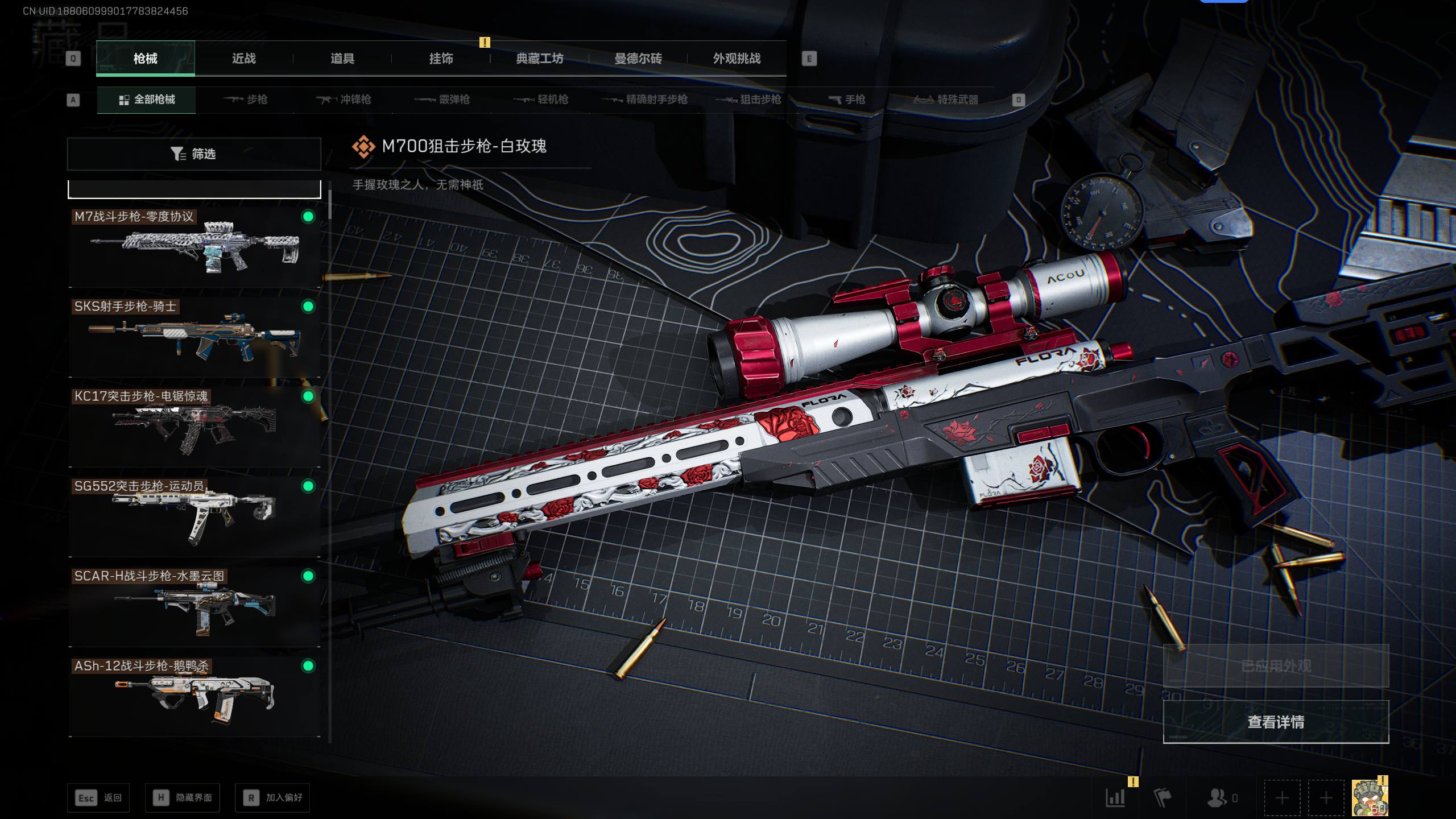Switch to the 近战 melee tab
Image resolution: width=1456 pixels, height=819 pixels.
pos(243,59)
